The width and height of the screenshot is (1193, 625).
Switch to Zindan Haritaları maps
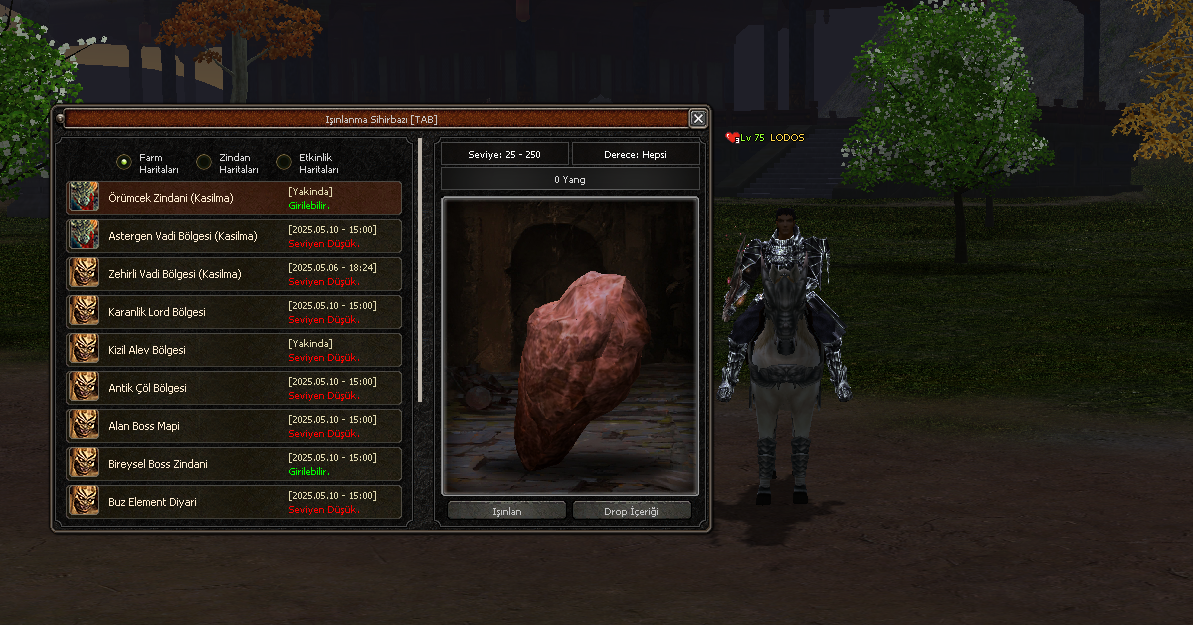tap(204, 162)
